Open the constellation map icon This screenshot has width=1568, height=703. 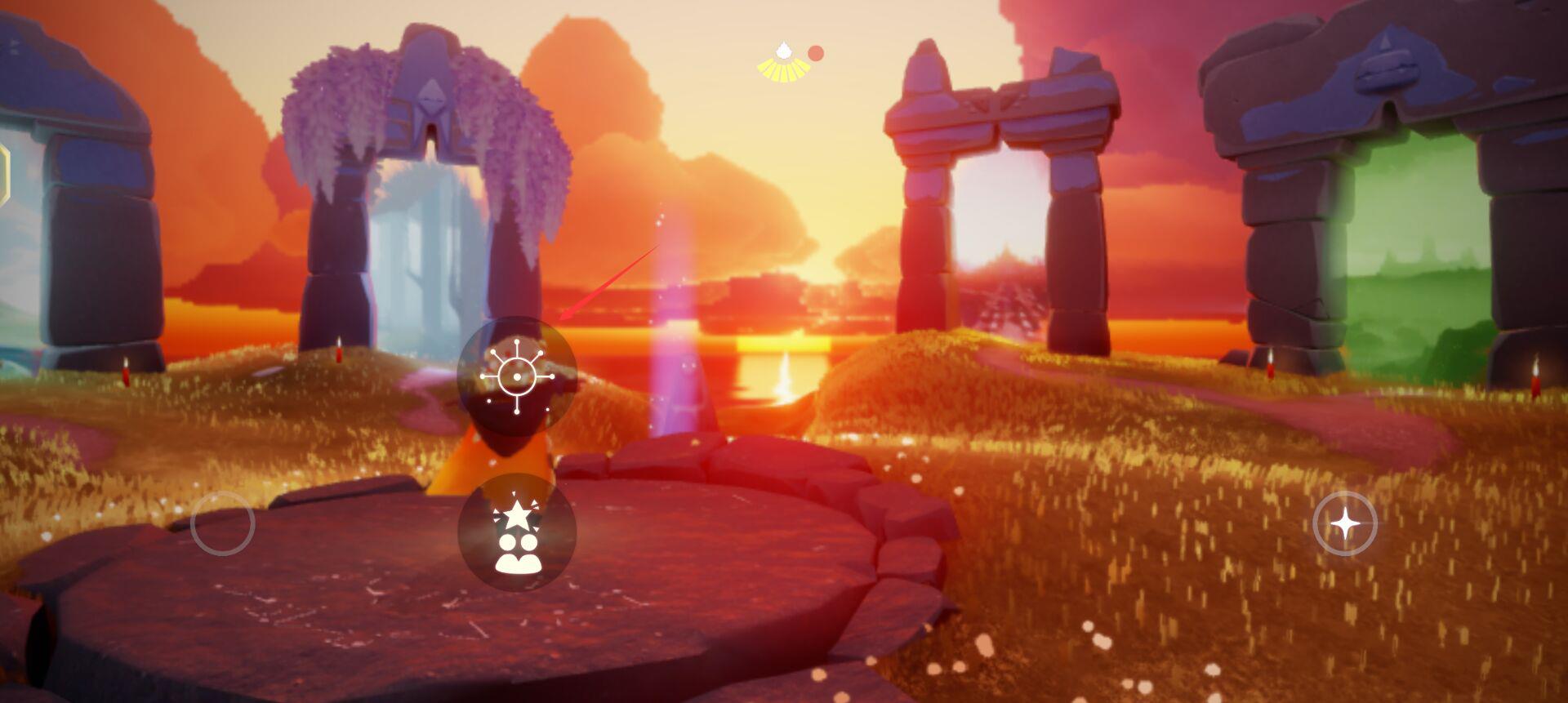coord(517,376)
